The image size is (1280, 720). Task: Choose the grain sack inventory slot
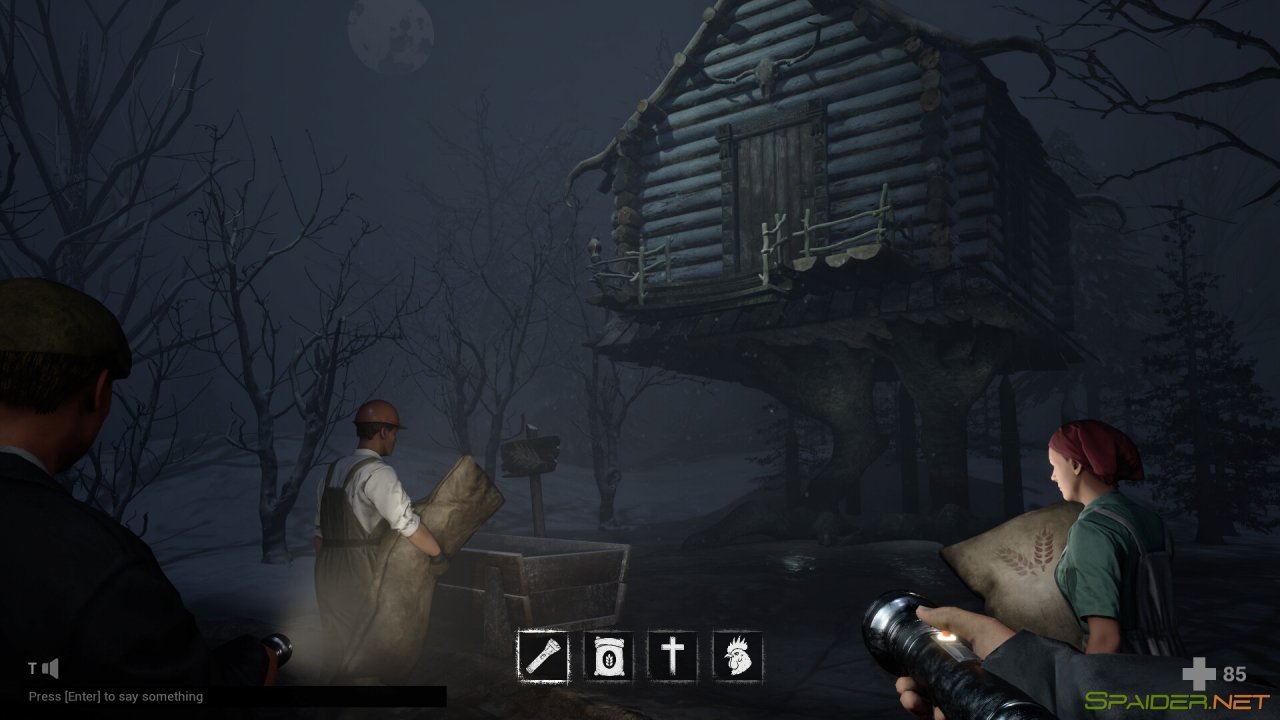pos(608,657)
